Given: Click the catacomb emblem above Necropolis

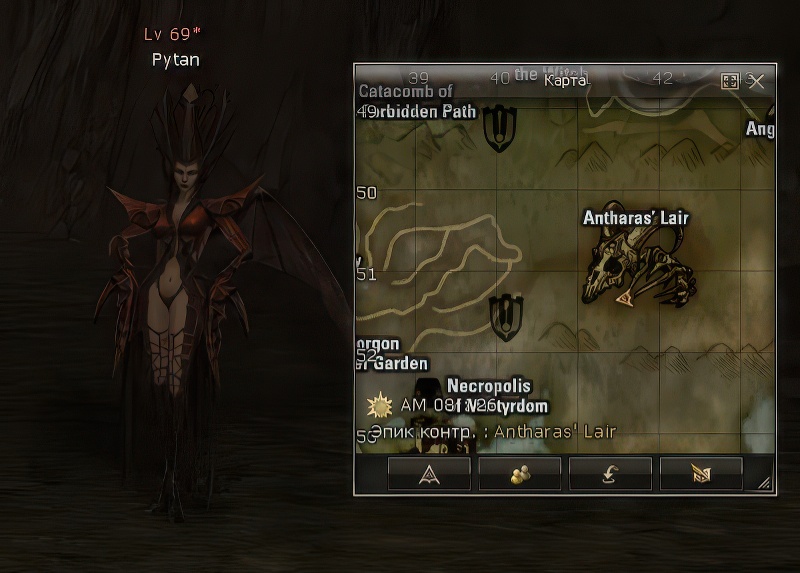Looking at the screenshot, I should pos(507,317).
